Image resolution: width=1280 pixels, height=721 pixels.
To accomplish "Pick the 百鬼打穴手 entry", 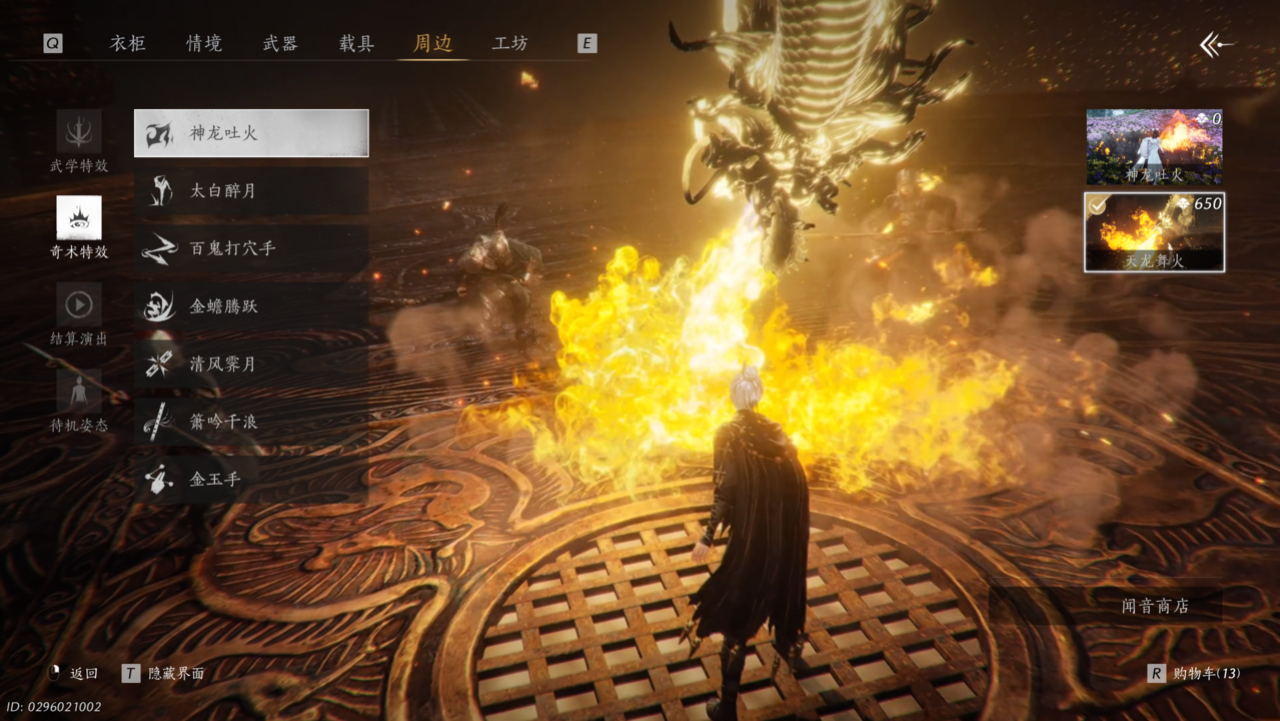I will pos(251,249).
